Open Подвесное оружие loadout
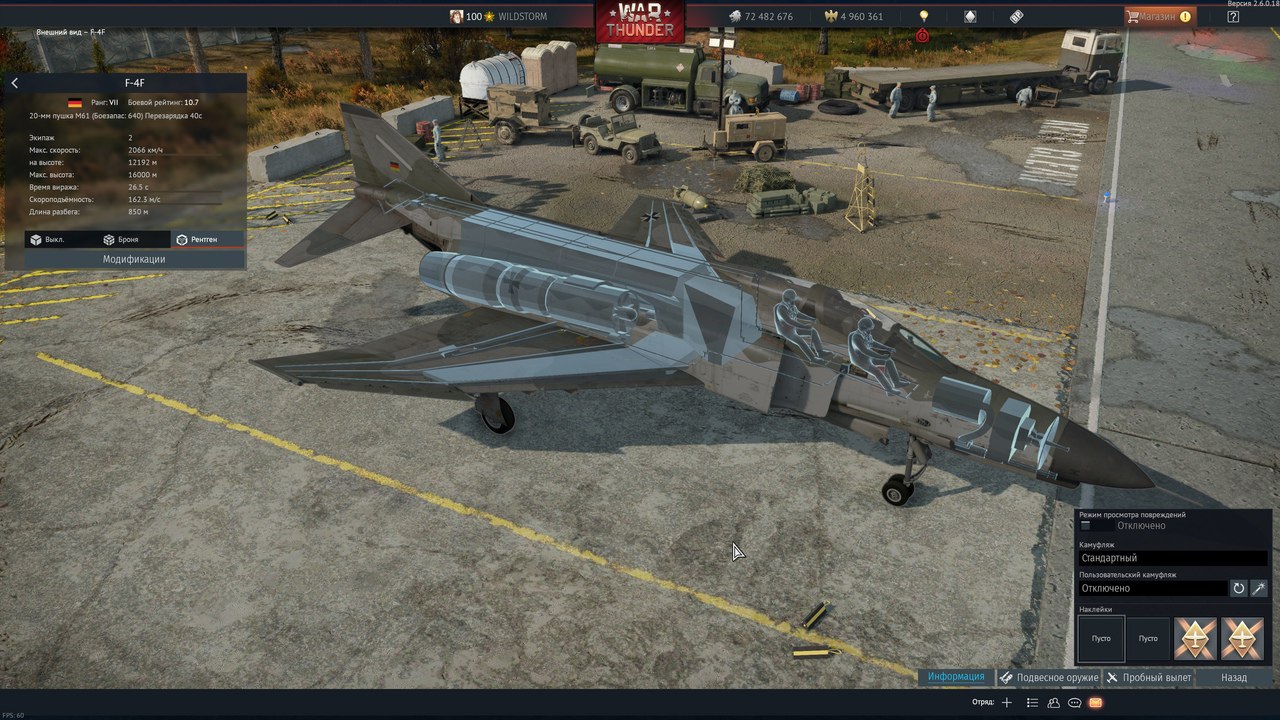 (x=1049, y=677)
